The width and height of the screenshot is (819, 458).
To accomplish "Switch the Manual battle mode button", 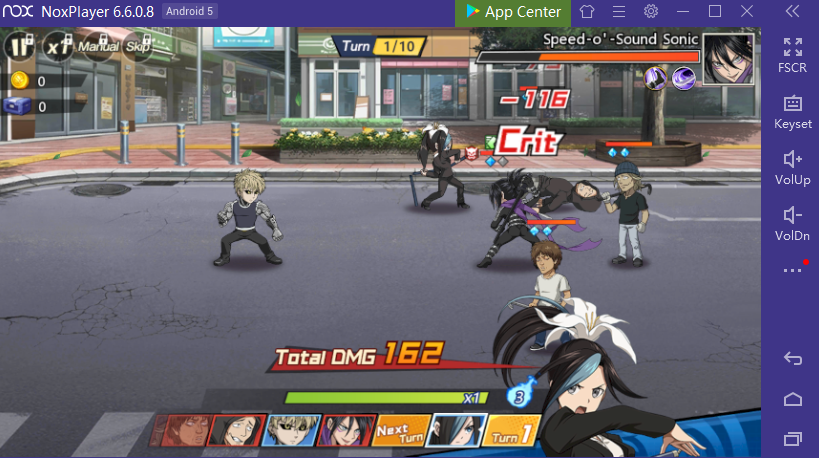I will point(98,46).
